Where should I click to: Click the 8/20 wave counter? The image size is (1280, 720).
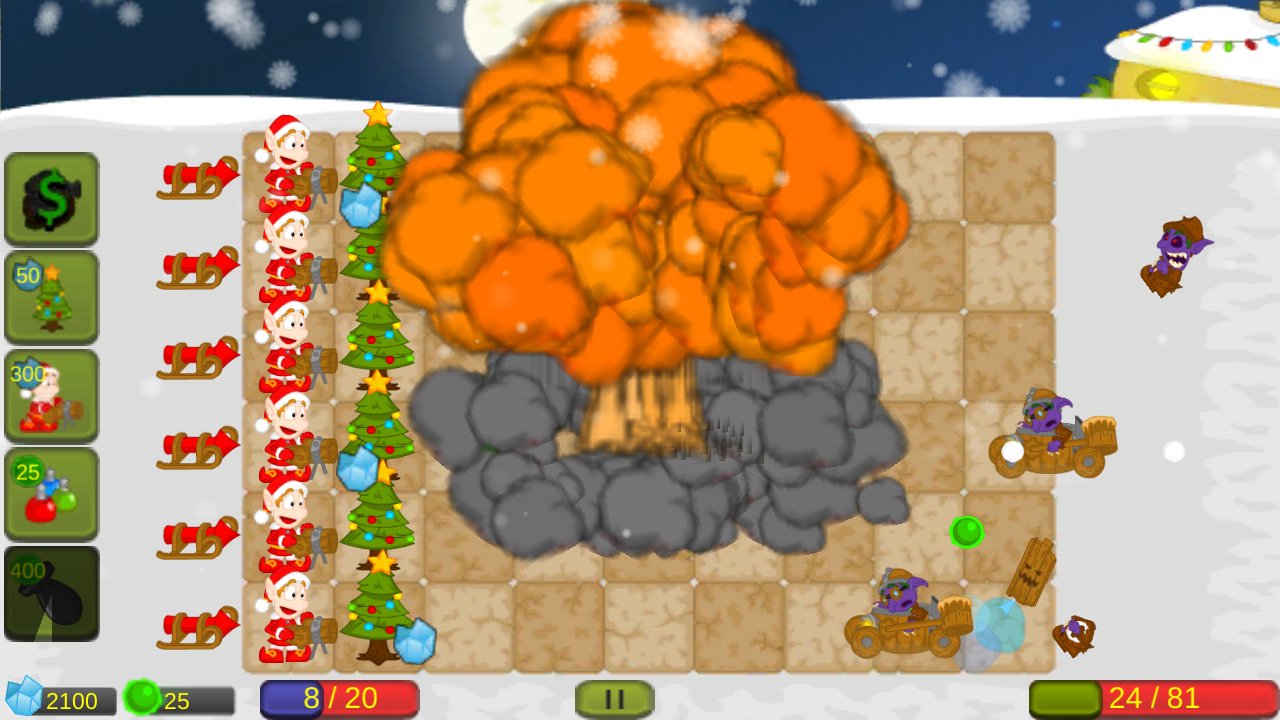[338, 698]
